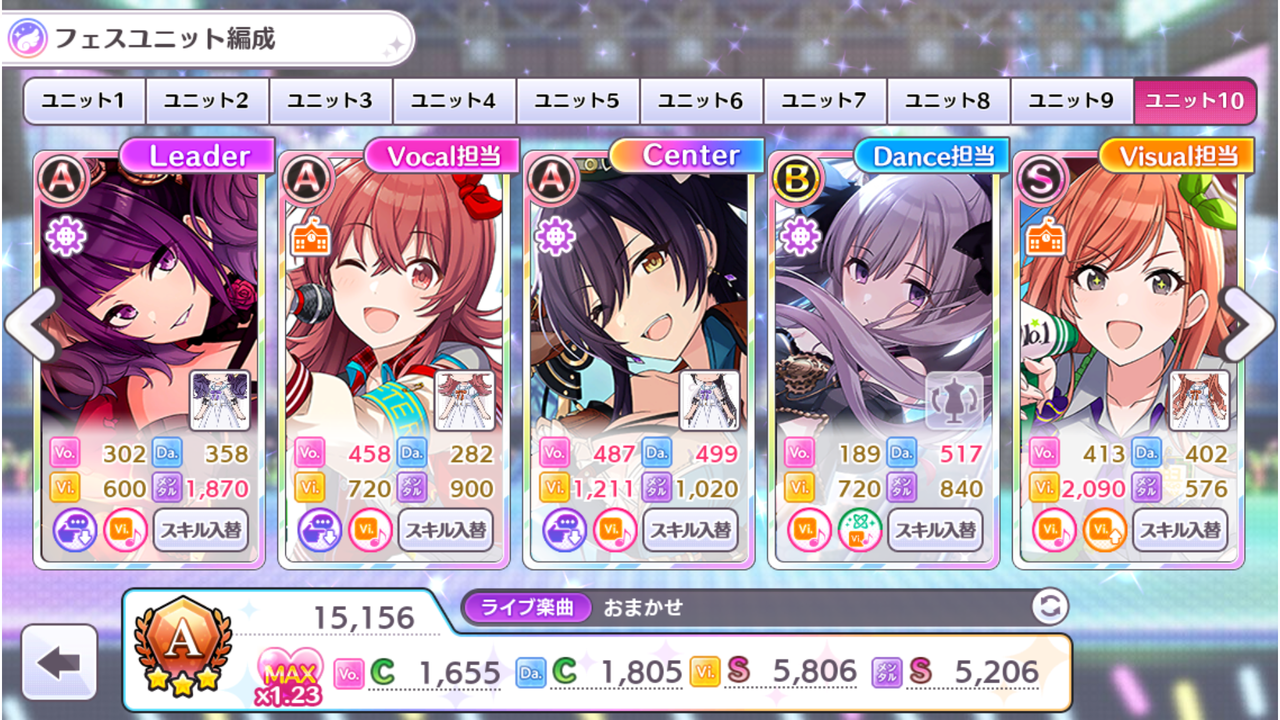
Task: Select the ユニット7 tab
Action: tap(824, 99)
